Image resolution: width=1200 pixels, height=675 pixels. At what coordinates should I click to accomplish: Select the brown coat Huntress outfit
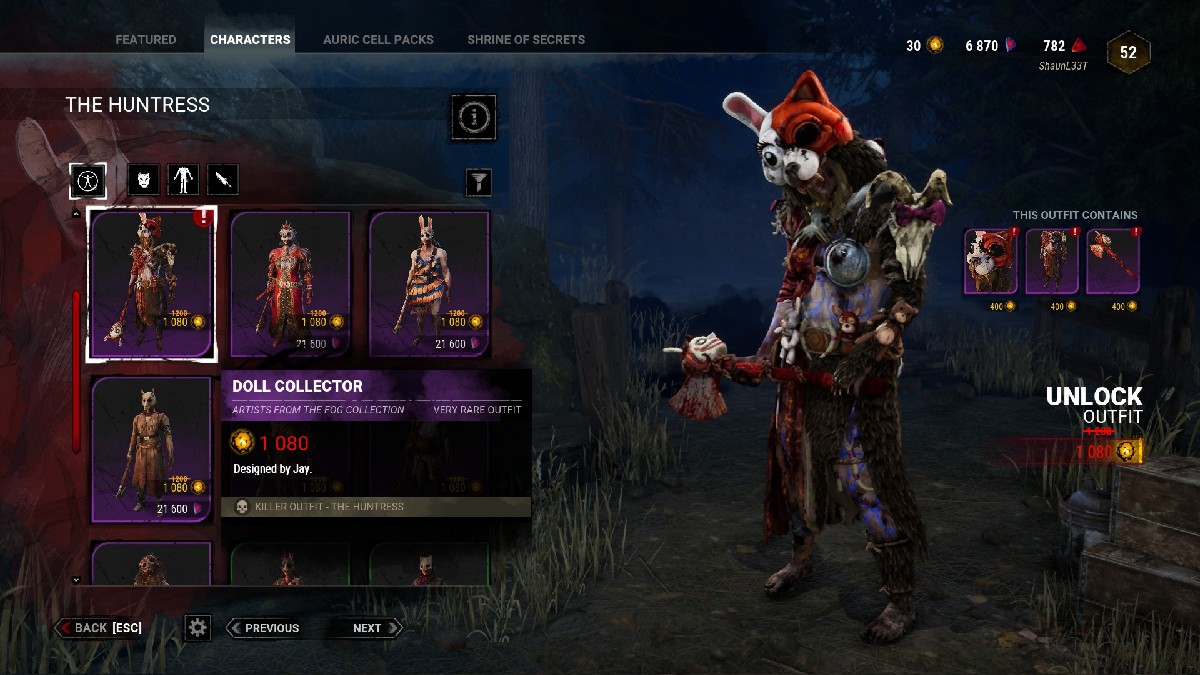point(151,449)
